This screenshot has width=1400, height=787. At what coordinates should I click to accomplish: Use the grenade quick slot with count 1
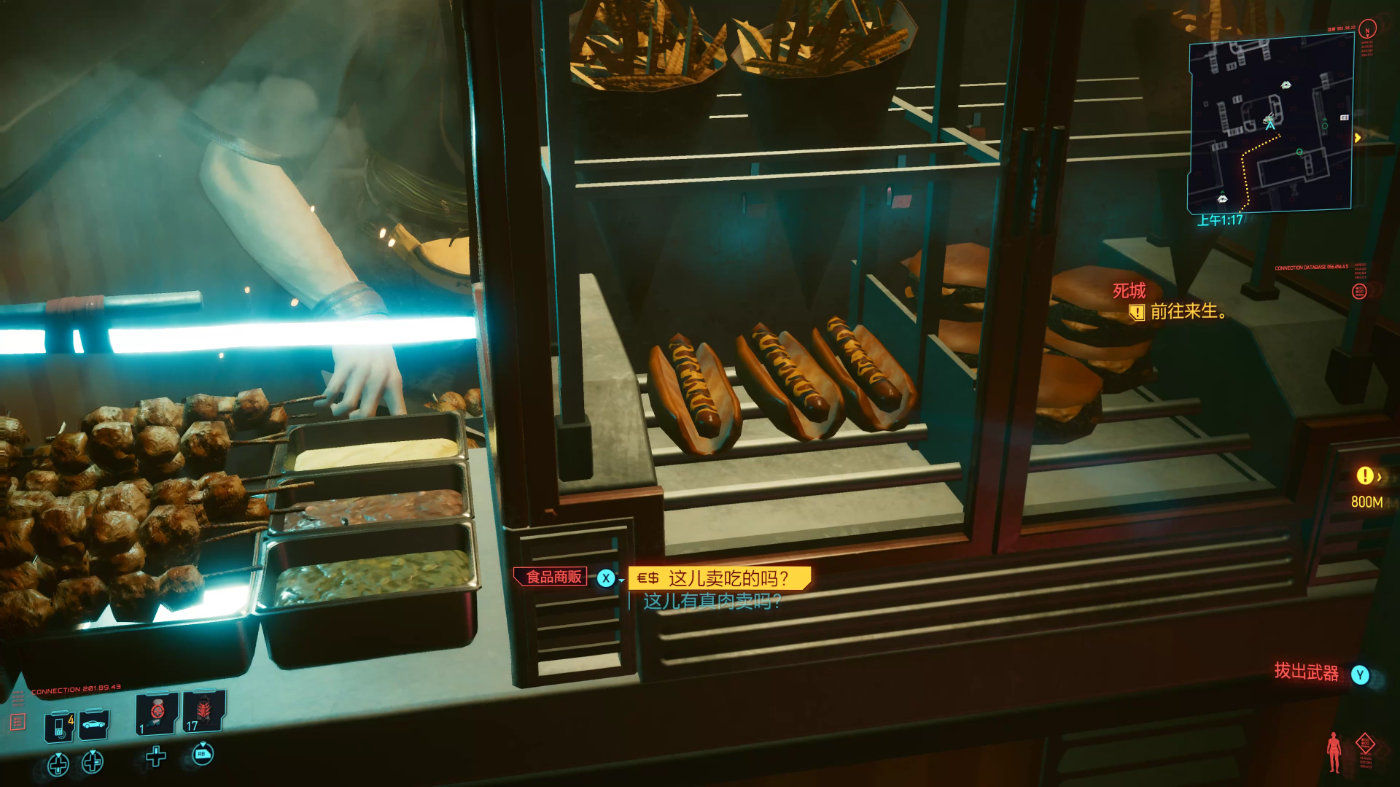[157, 713]
